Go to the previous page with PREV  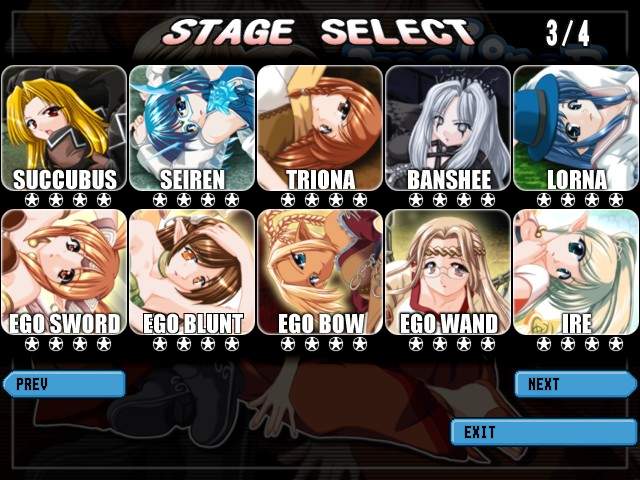coord(64,384)
